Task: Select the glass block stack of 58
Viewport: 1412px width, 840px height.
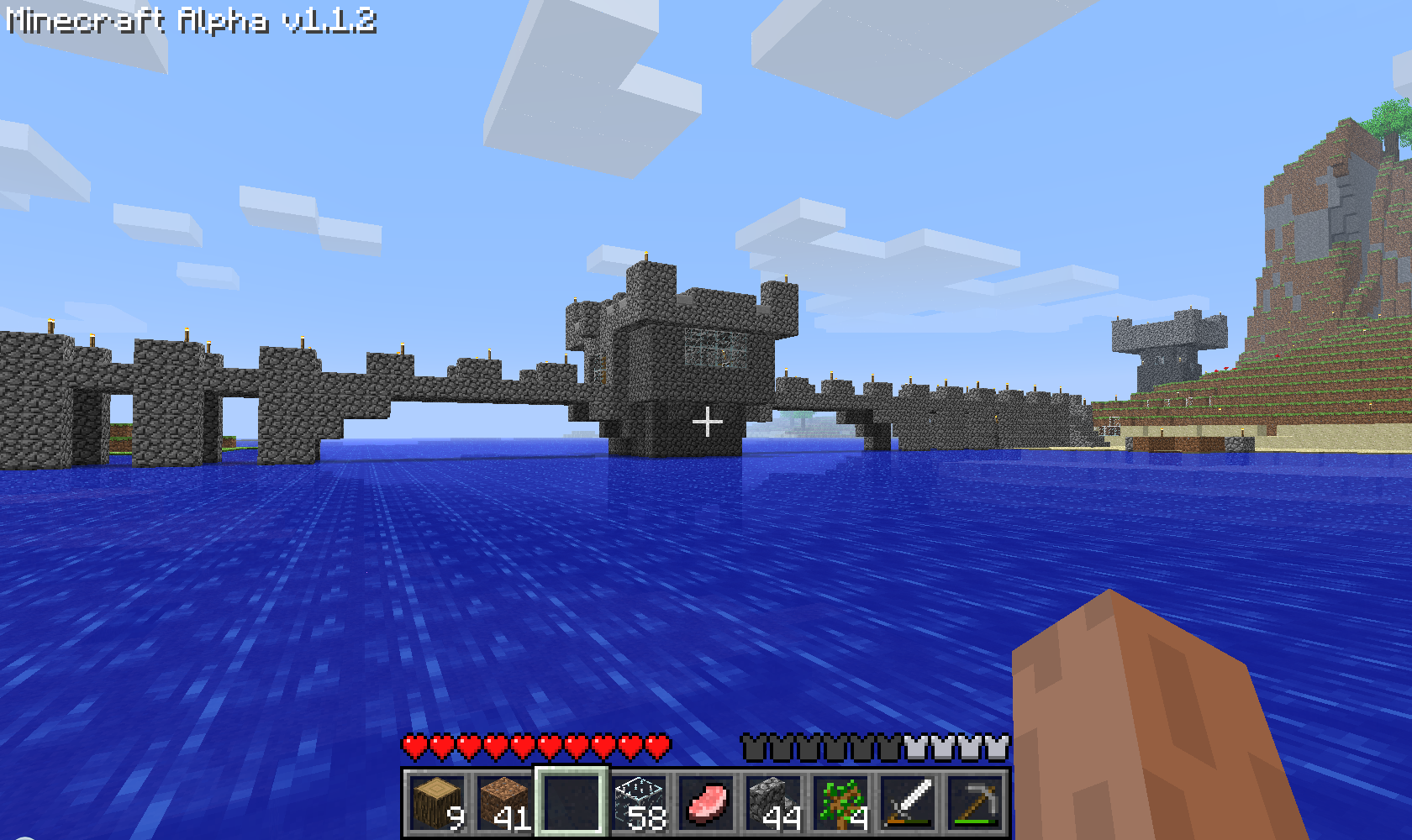Action: click(x=639, y=802)
